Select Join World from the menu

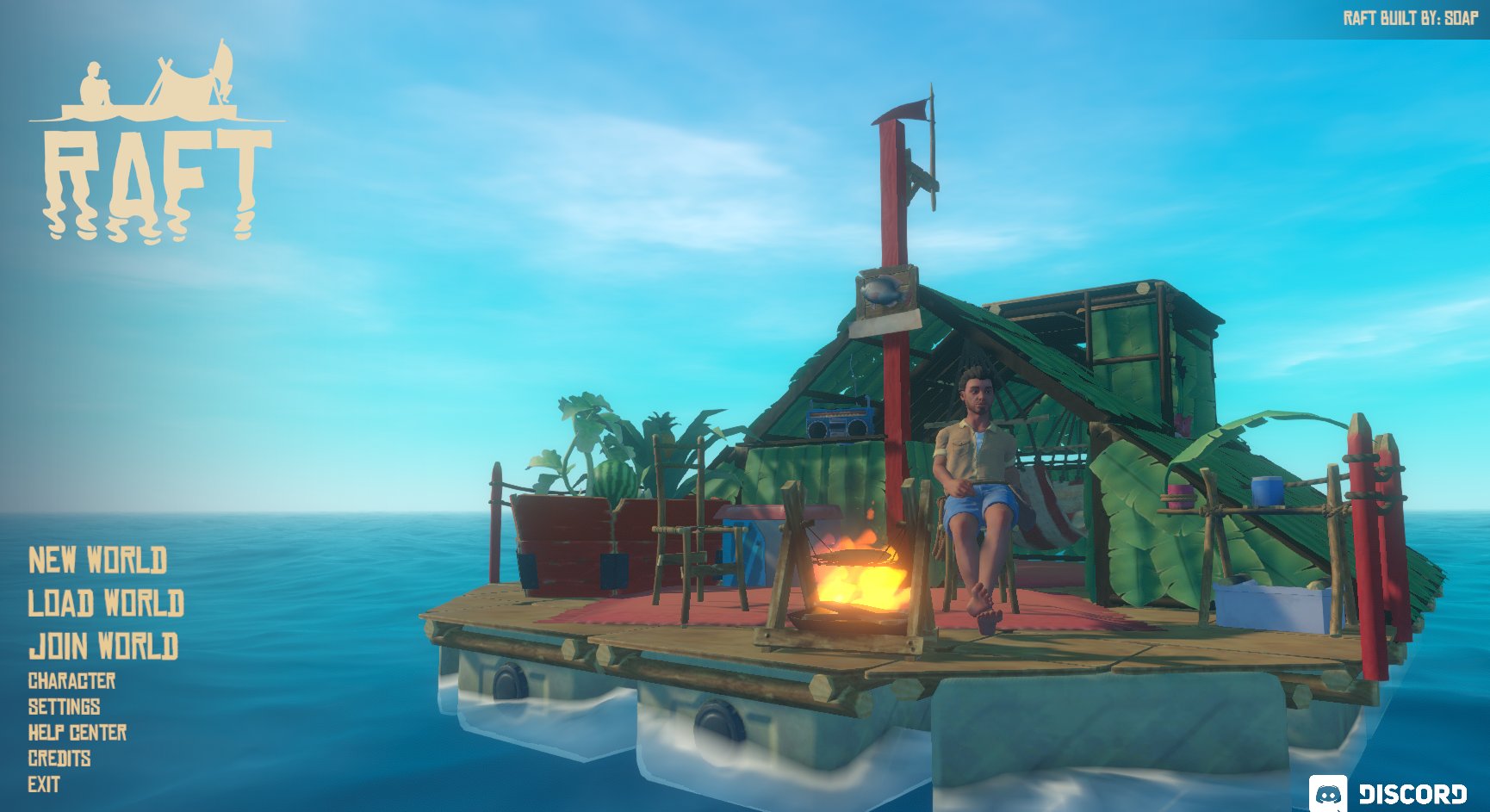[x=105, y=644]
